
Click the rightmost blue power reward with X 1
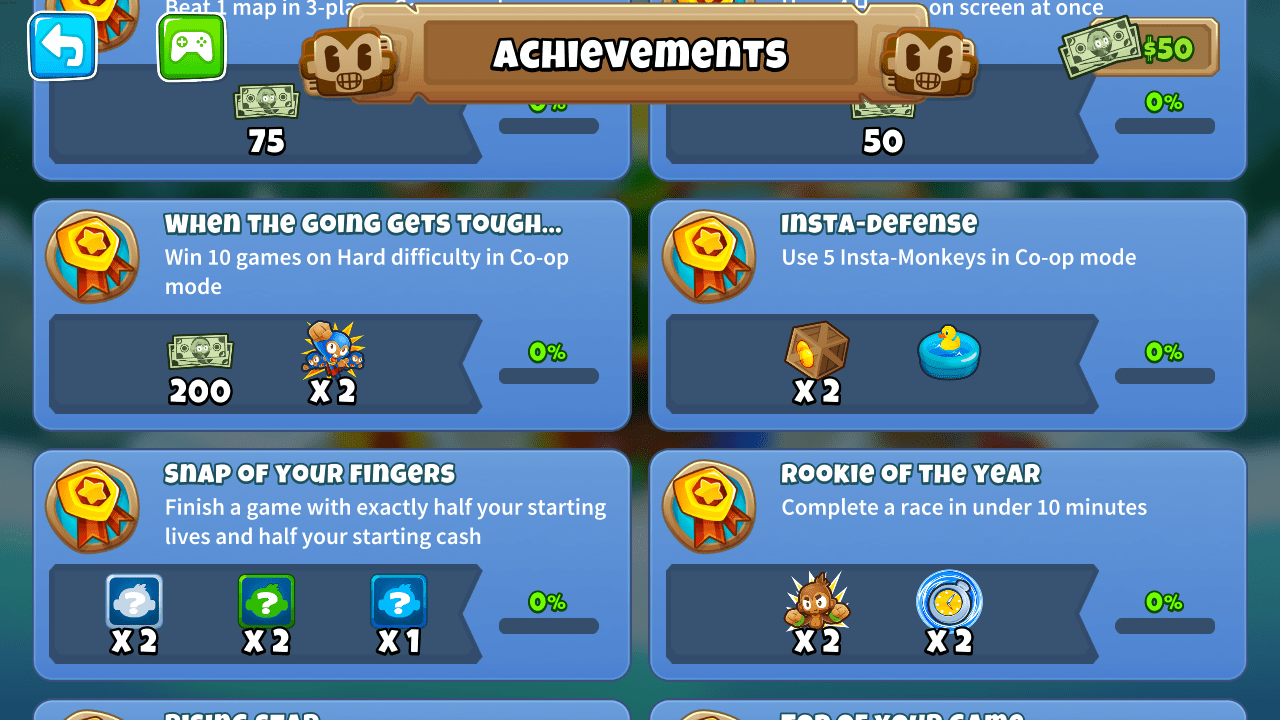(399, 602)
